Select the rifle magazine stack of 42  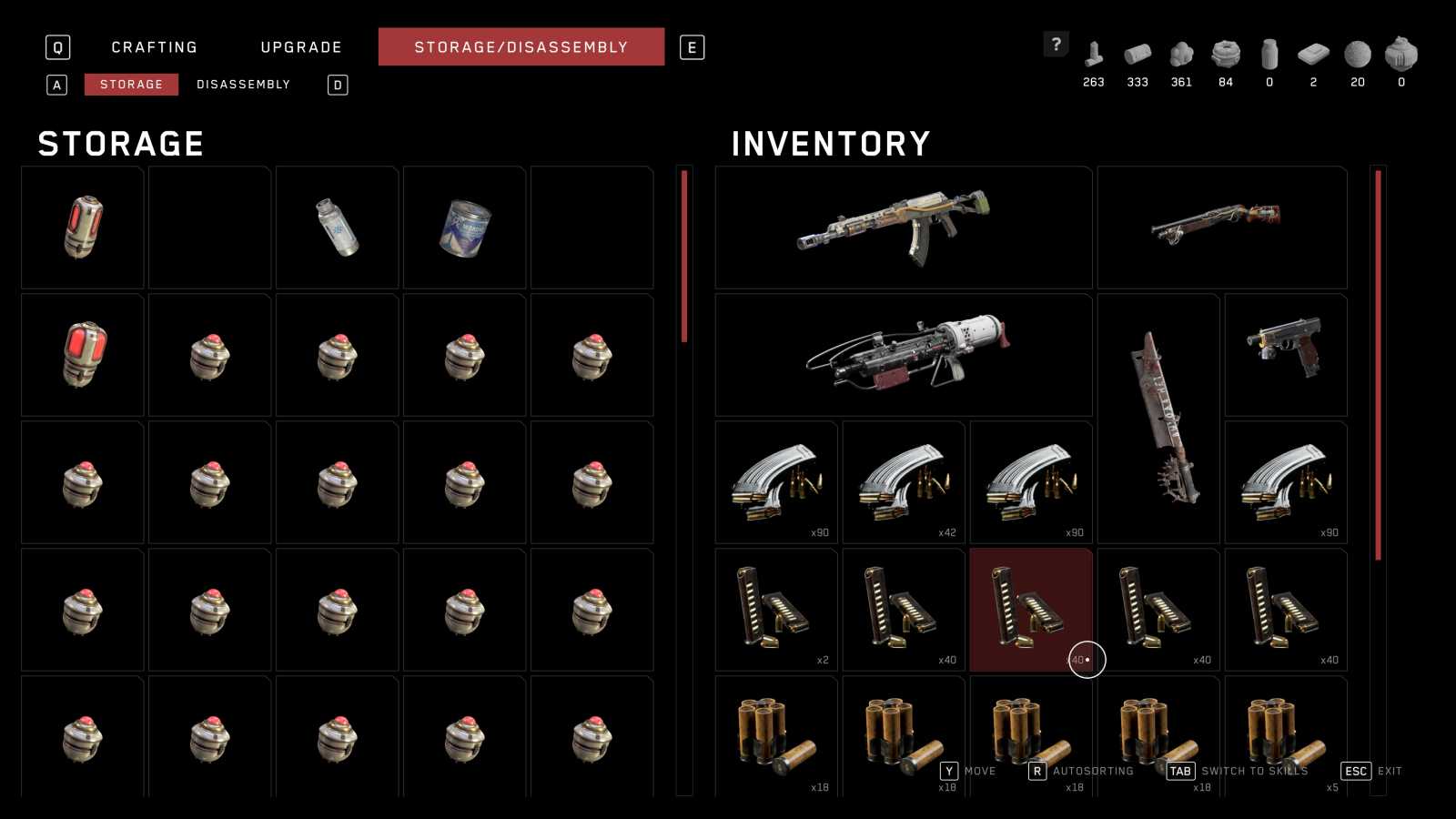(x=903, y=482)
